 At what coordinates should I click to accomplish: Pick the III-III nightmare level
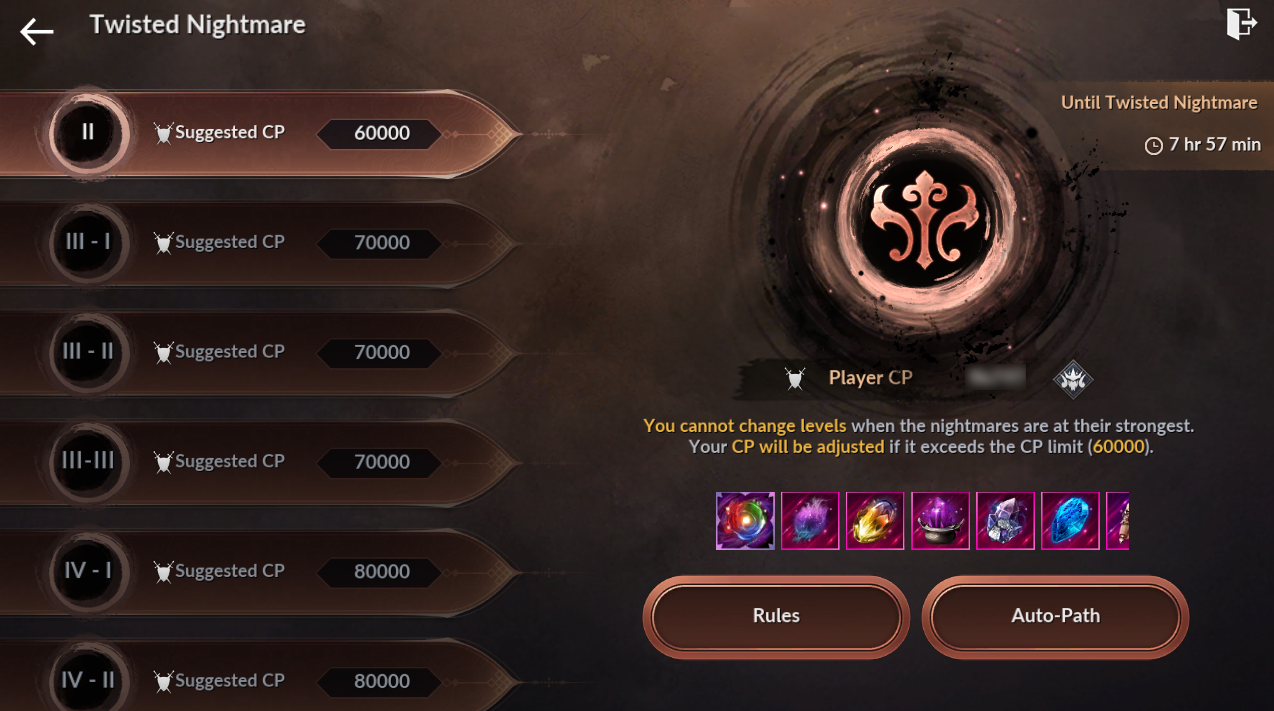tap(260, 462)
